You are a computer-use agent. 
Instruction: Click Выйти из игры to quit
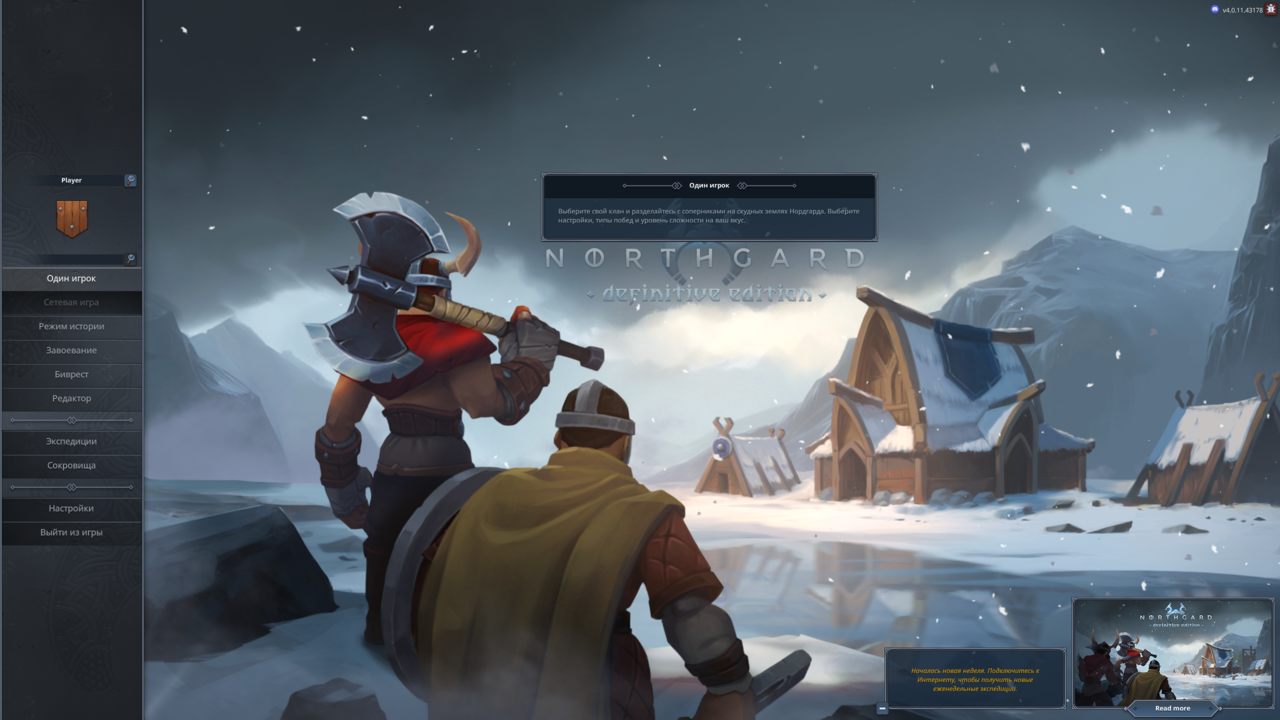coord(71,532)
